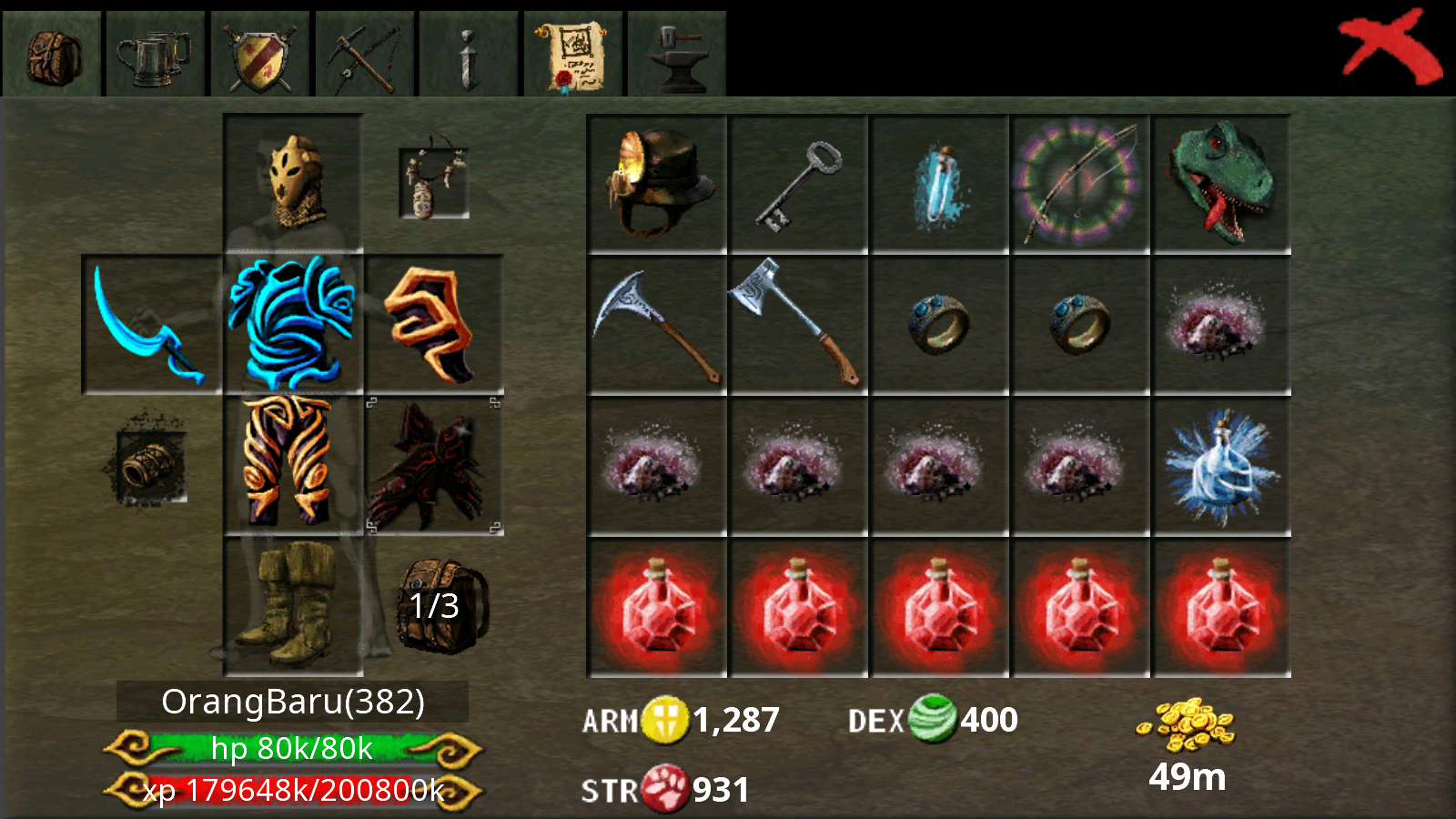Select the equipped blue scimitar
1456x819 pixels.
point(153,325)
